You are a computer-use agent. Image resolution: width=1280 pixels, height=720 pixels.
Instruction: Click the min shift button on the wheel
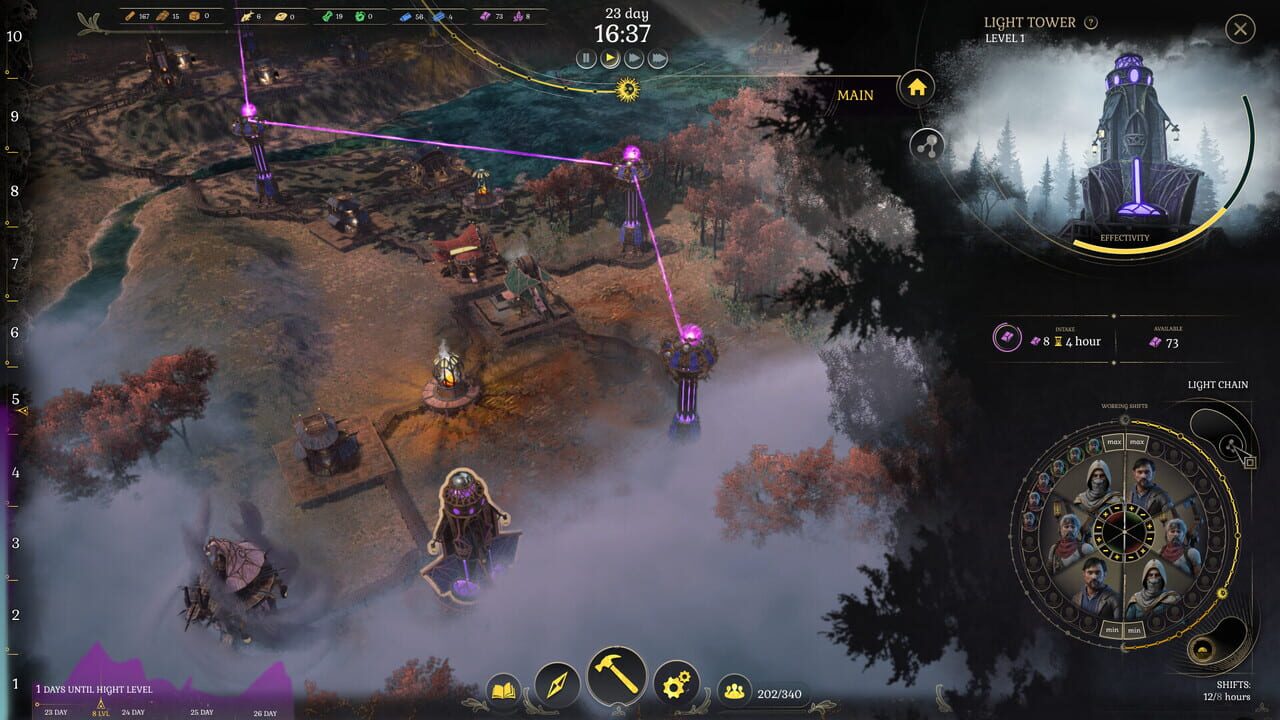click(1110, 629)
